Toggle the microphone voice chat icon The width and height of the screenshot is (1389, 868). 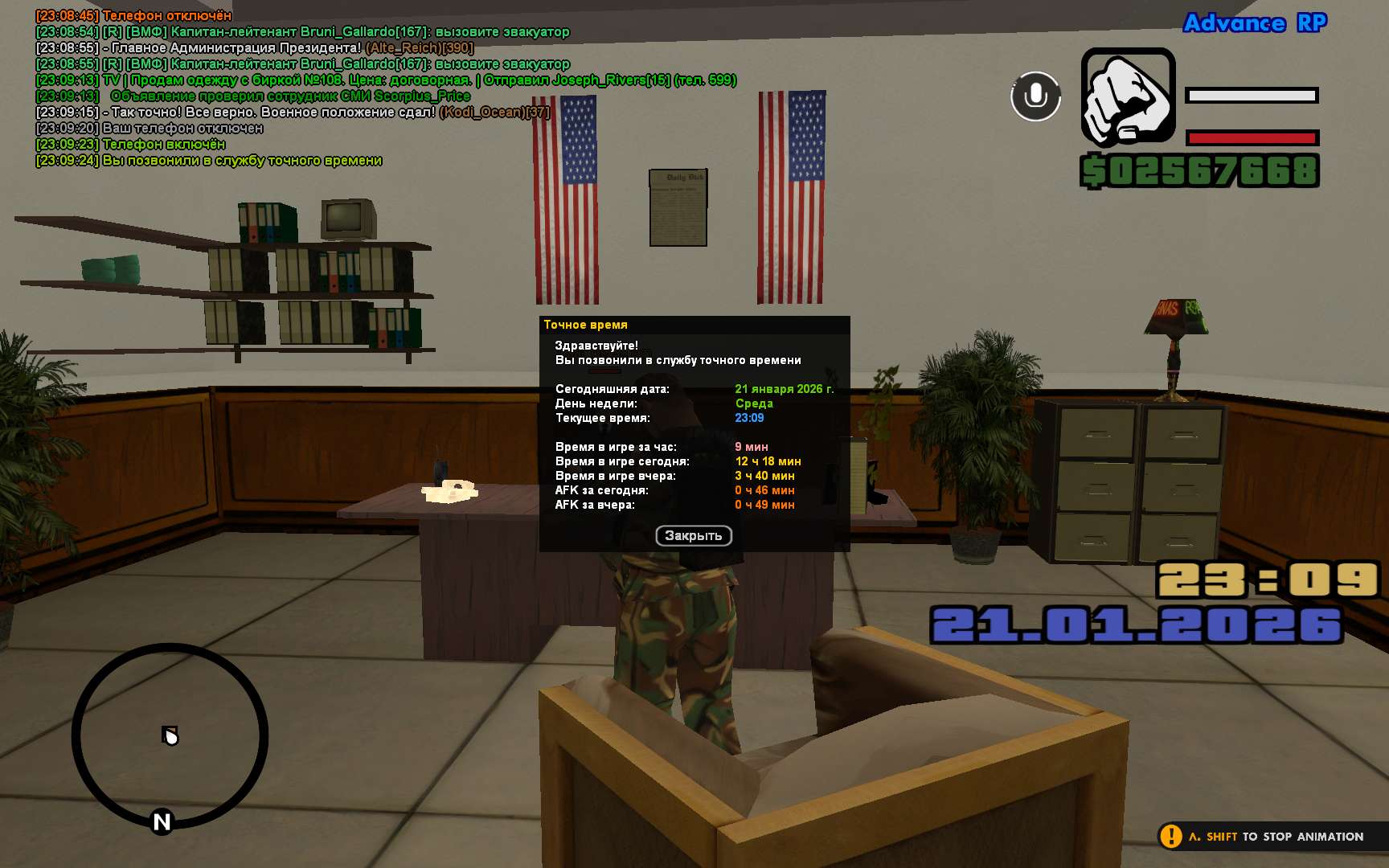pyautogui.click(x=1035, y=96)
